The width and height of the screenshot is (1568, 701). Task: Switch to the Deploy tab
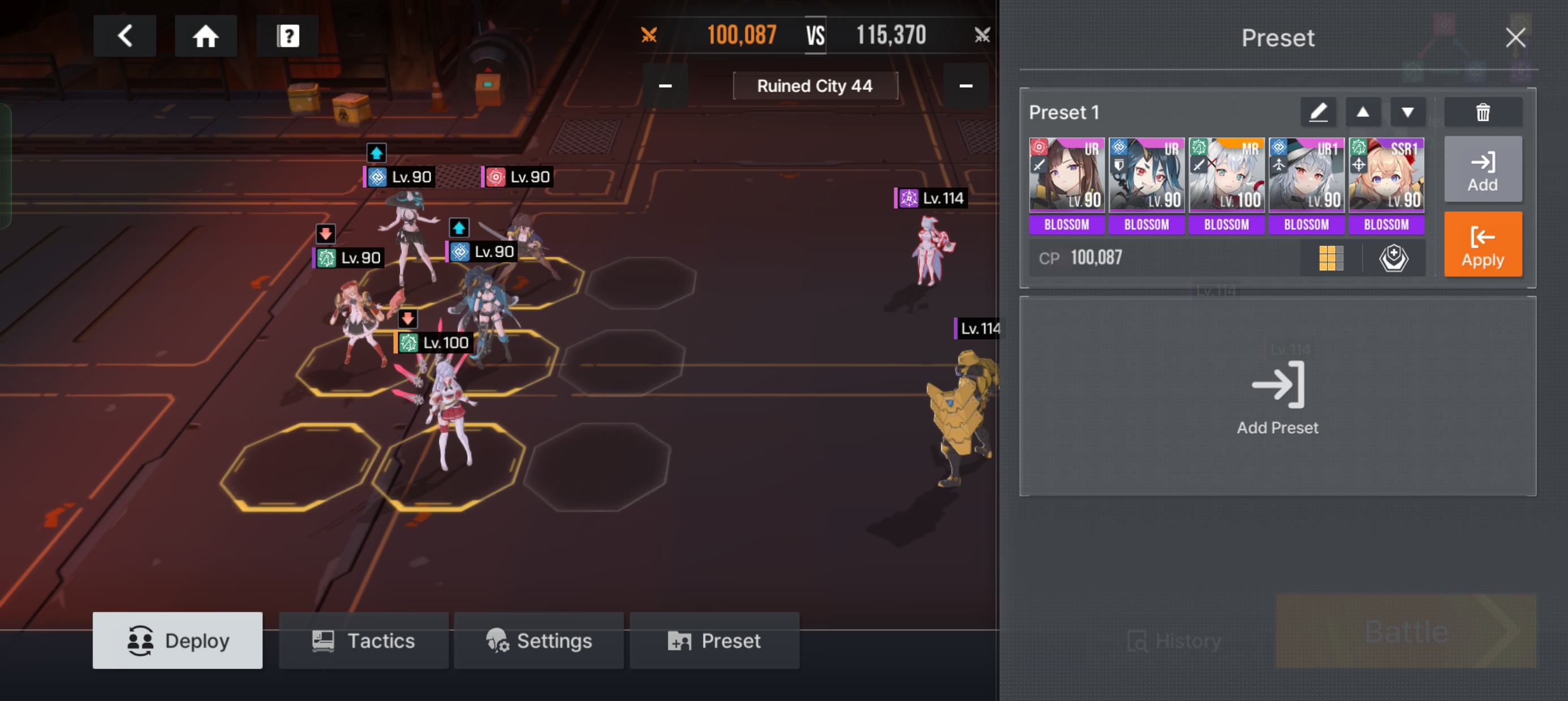point(177,641)
